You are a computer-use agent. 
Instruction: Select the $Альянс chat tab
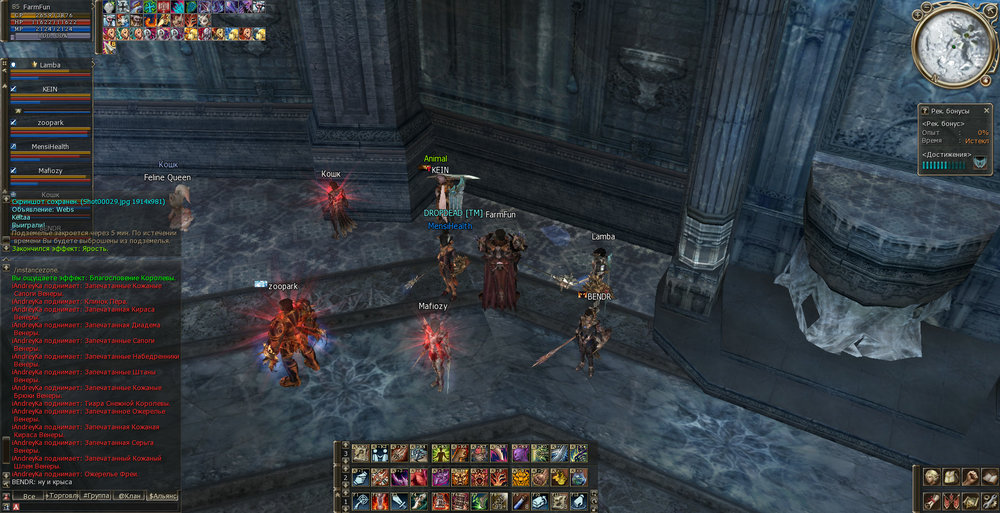pos(162,495)
